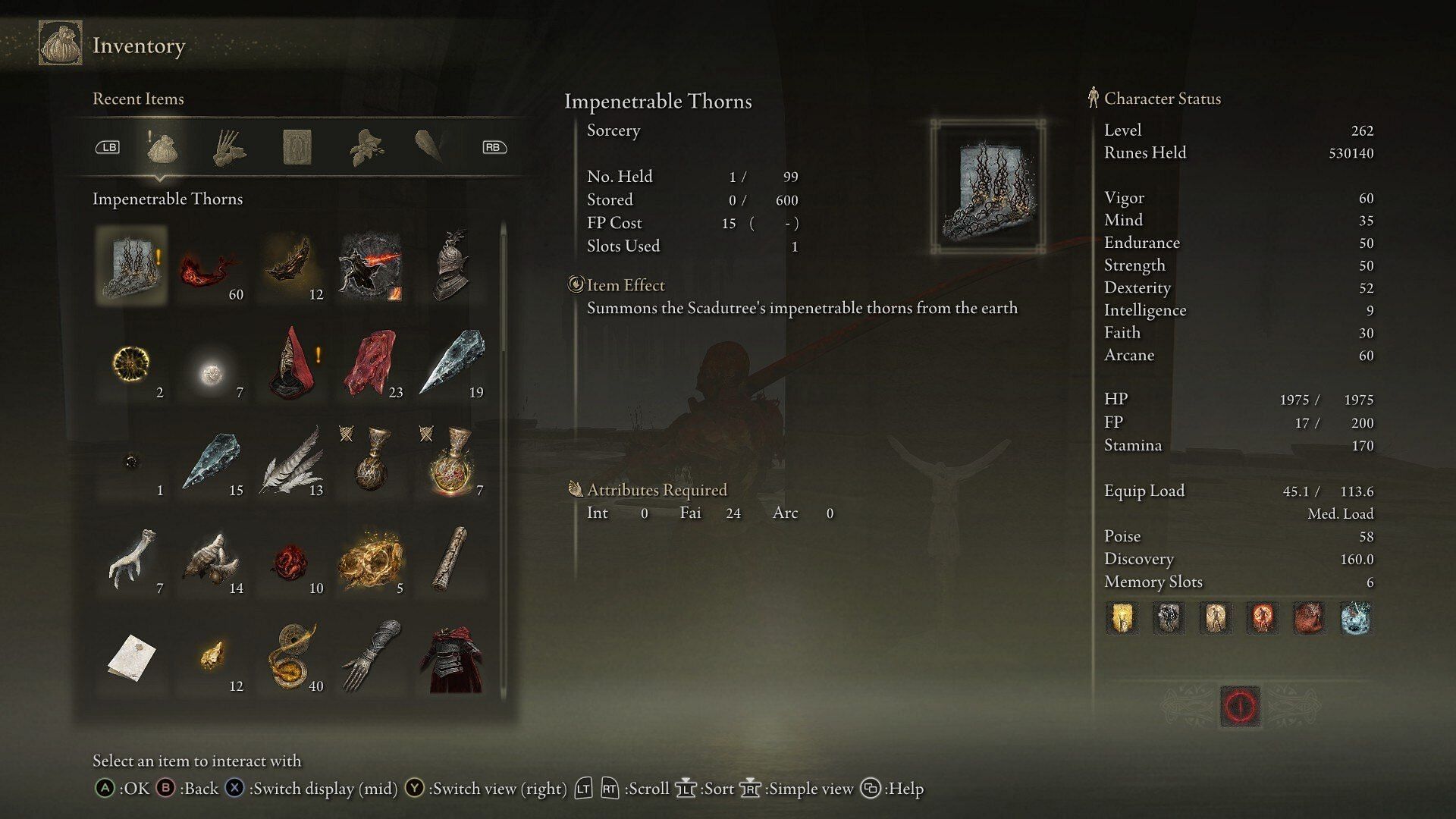Screen dimensions: 1456x819
Task: Select the glowing golden seed item
Action: 132,364
